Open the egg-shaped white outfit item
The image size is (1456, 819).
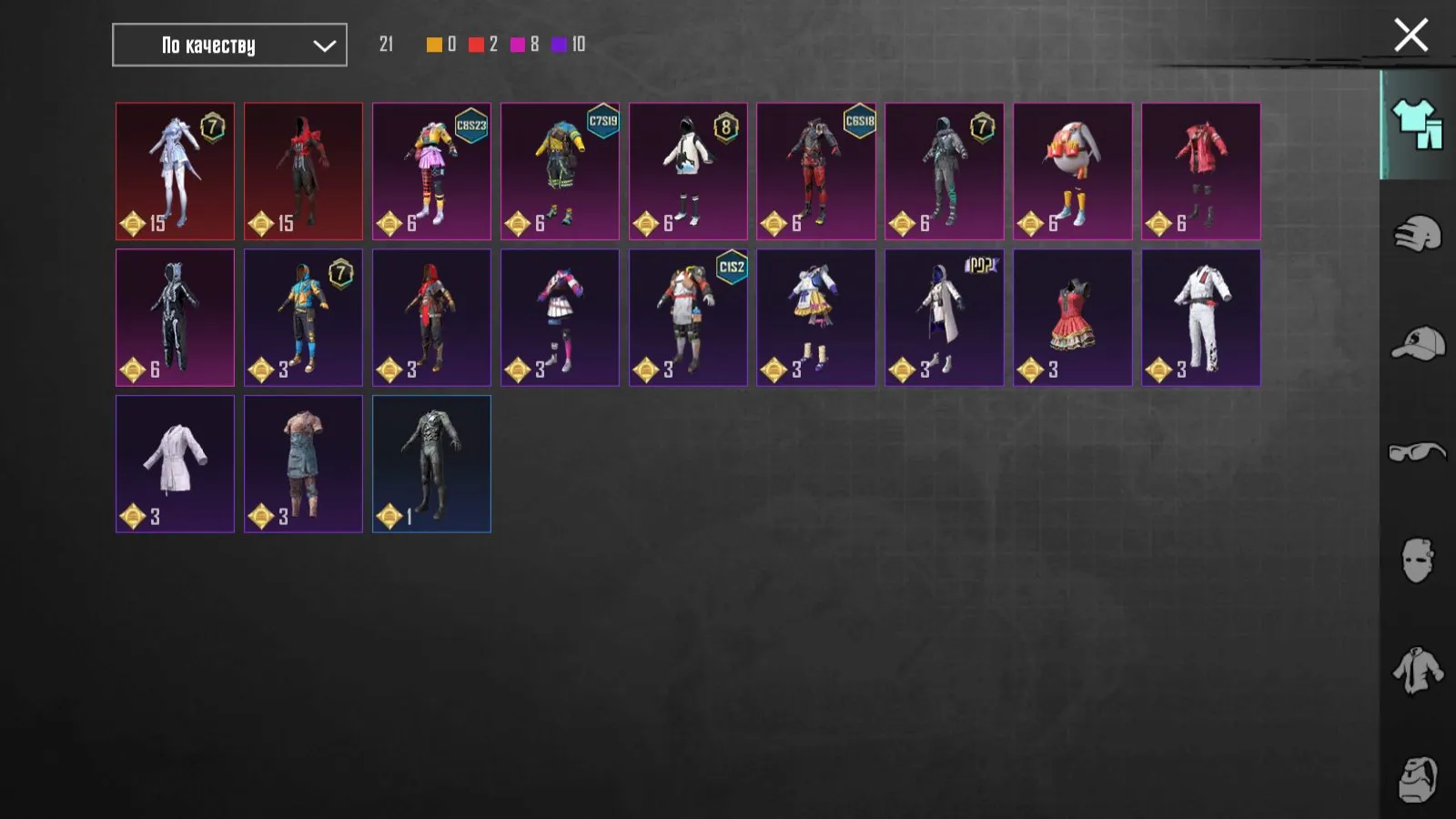(x=1072, y=171)
